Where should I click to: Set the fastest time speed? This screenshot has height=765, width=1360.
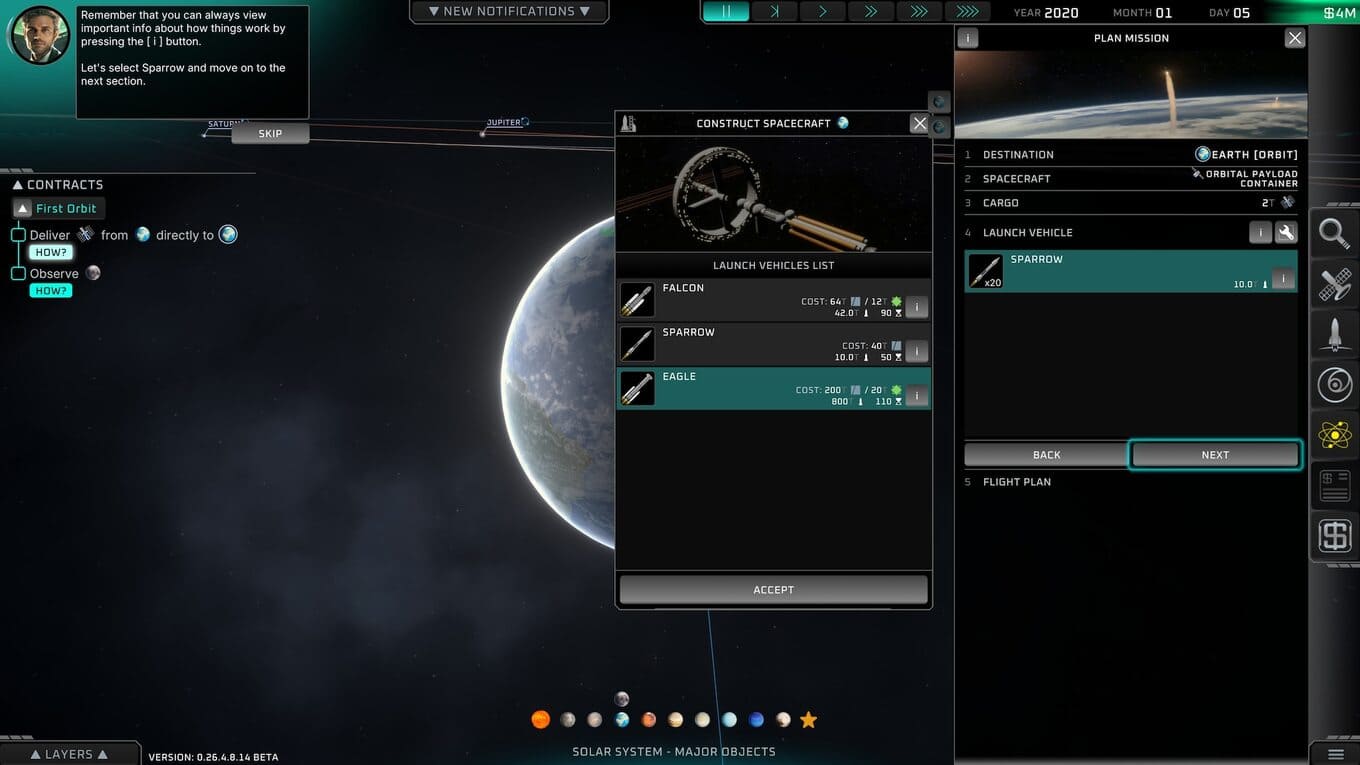pyautogui.click(x=967, y=12)
